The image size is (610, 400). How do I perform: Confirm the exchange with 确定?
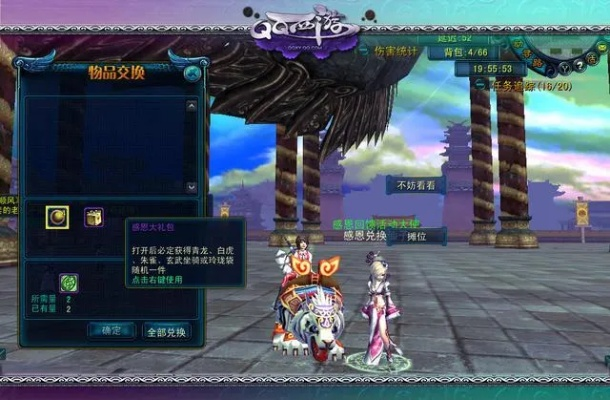pos(111,330)
